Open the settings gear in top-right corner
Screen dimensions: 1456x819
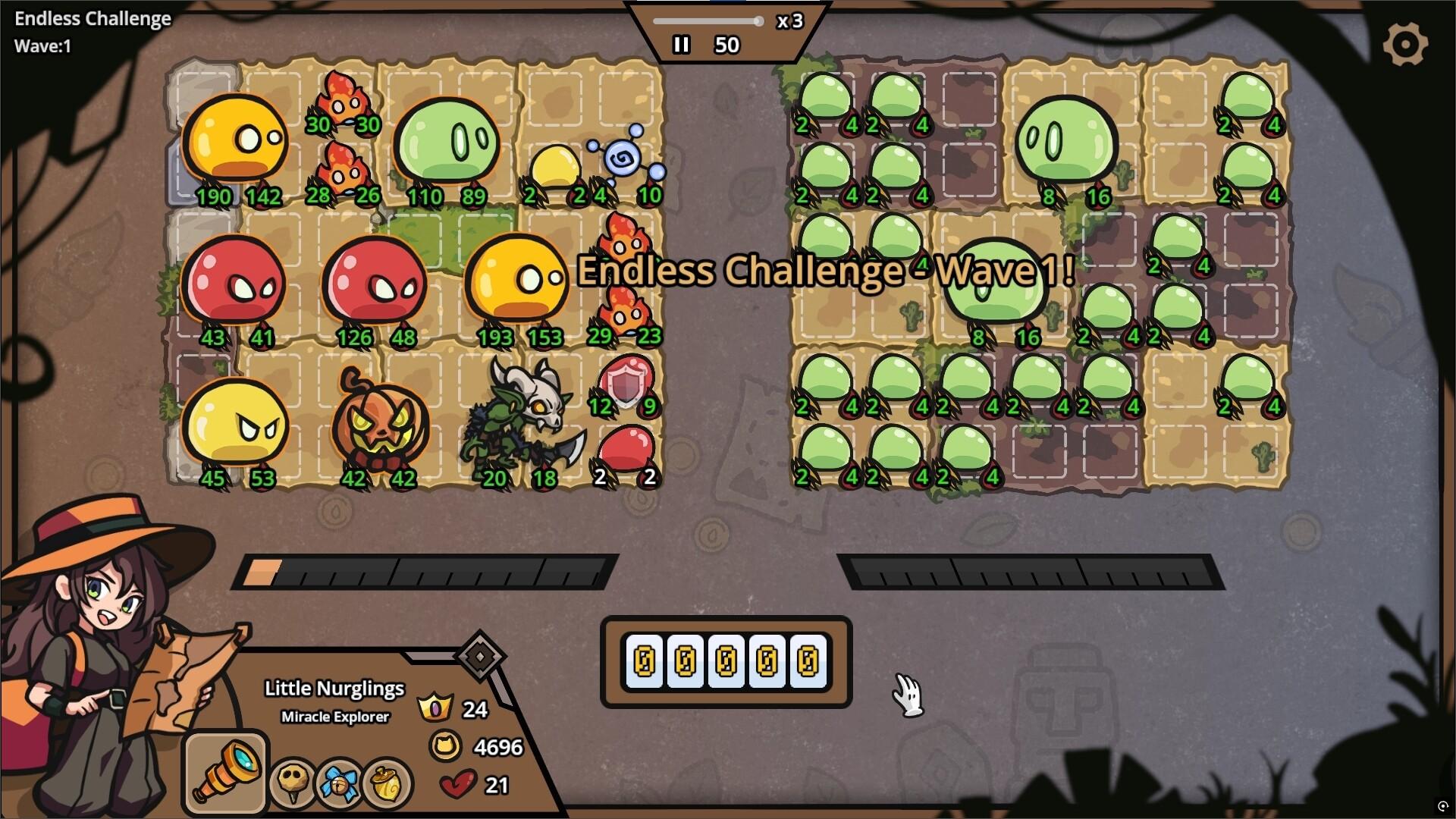[1406, 43]
